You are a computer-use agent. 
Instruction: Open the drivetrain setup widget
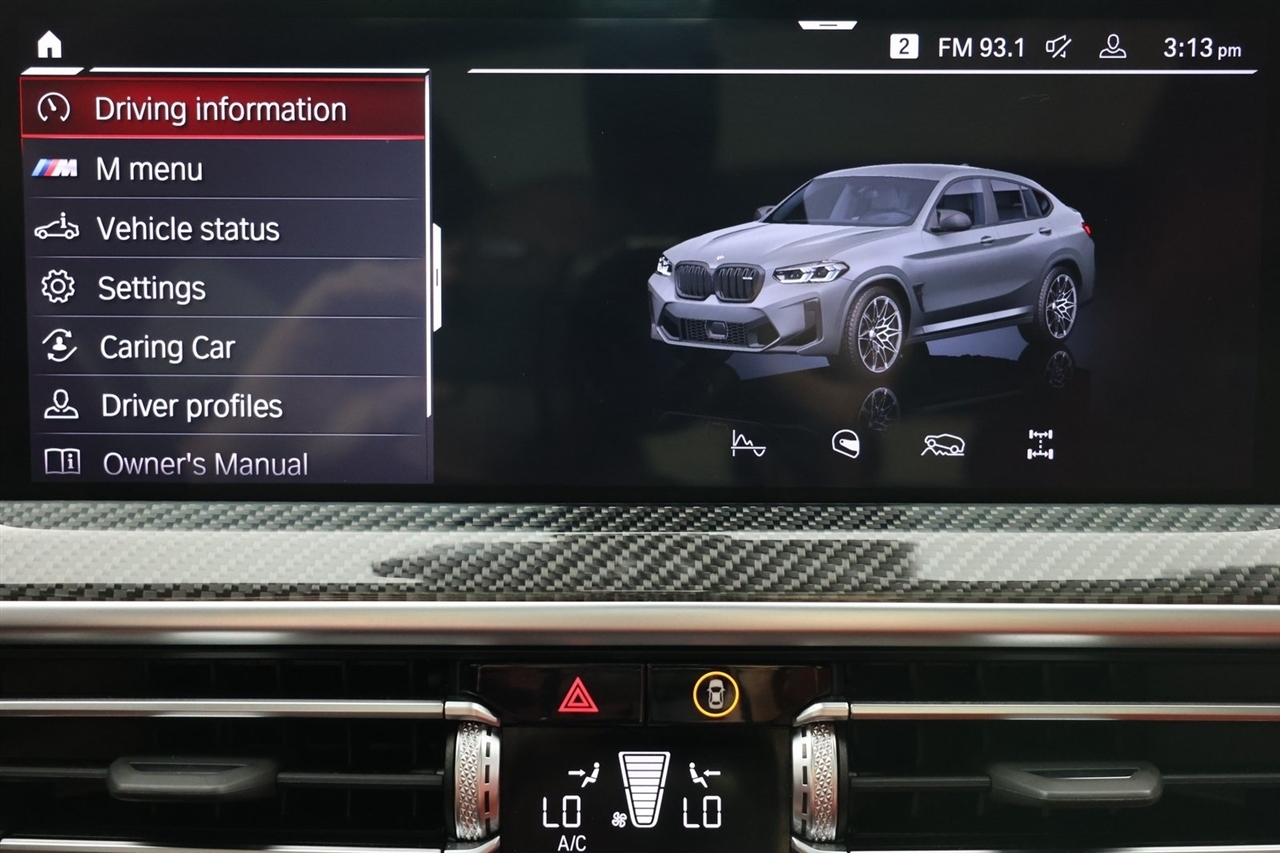point(1040,446)
